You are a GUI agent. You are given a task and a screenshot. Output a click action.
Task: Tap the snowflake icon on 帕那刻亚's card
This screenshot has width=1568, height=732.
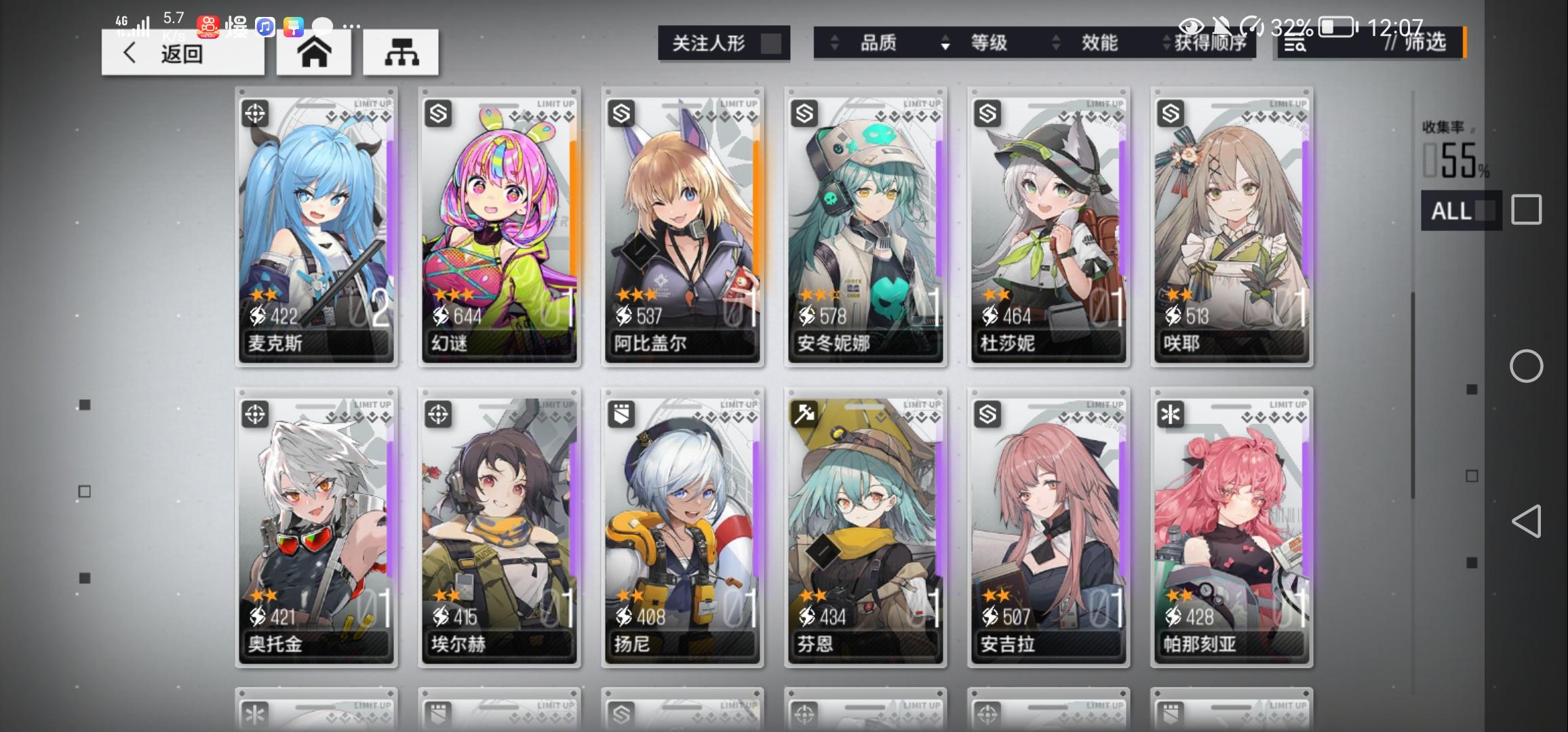[1172, 413]
